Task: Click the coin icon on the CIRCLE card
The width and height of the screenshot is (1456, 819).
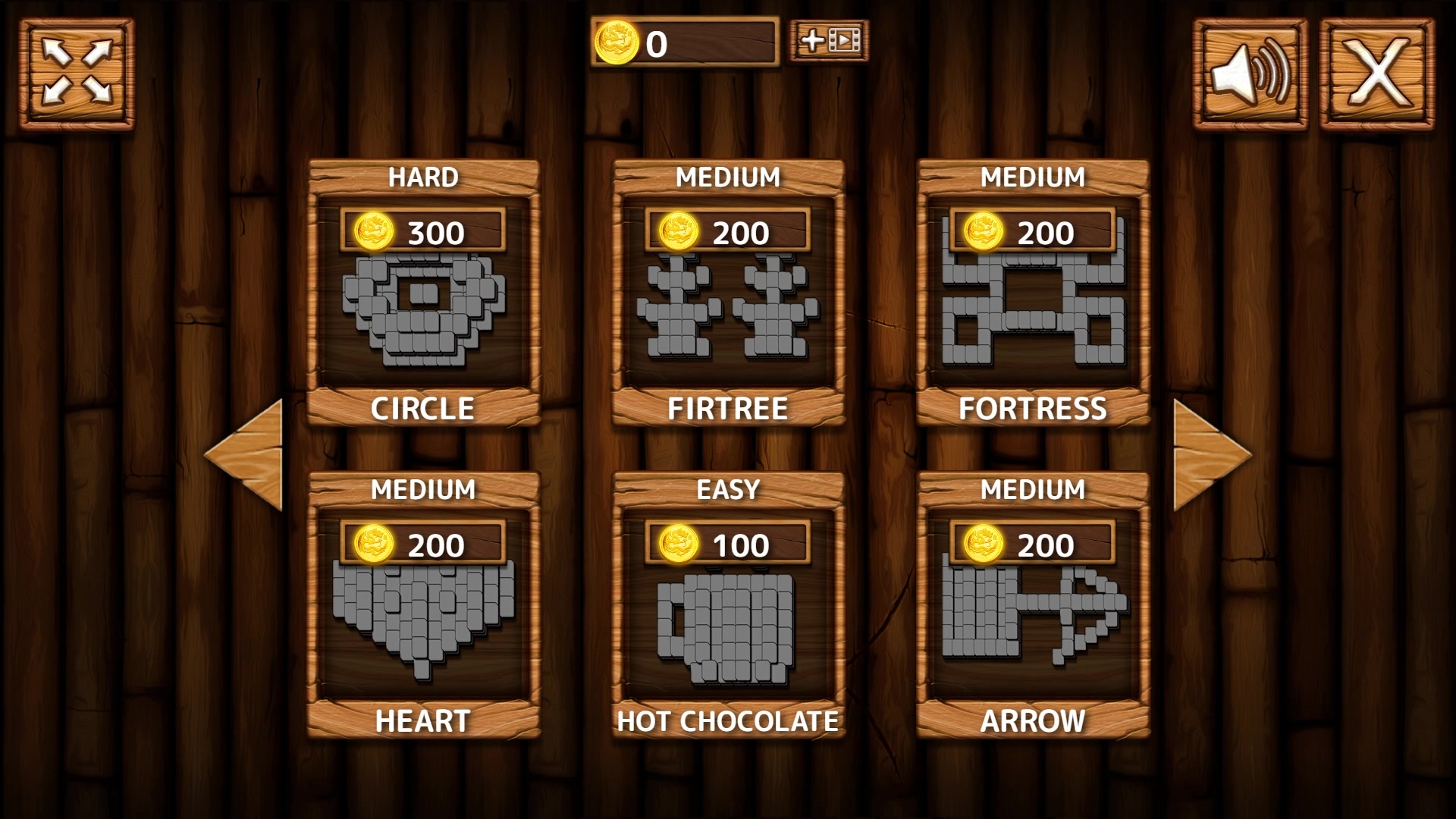Action: click(x=373, y=231)
